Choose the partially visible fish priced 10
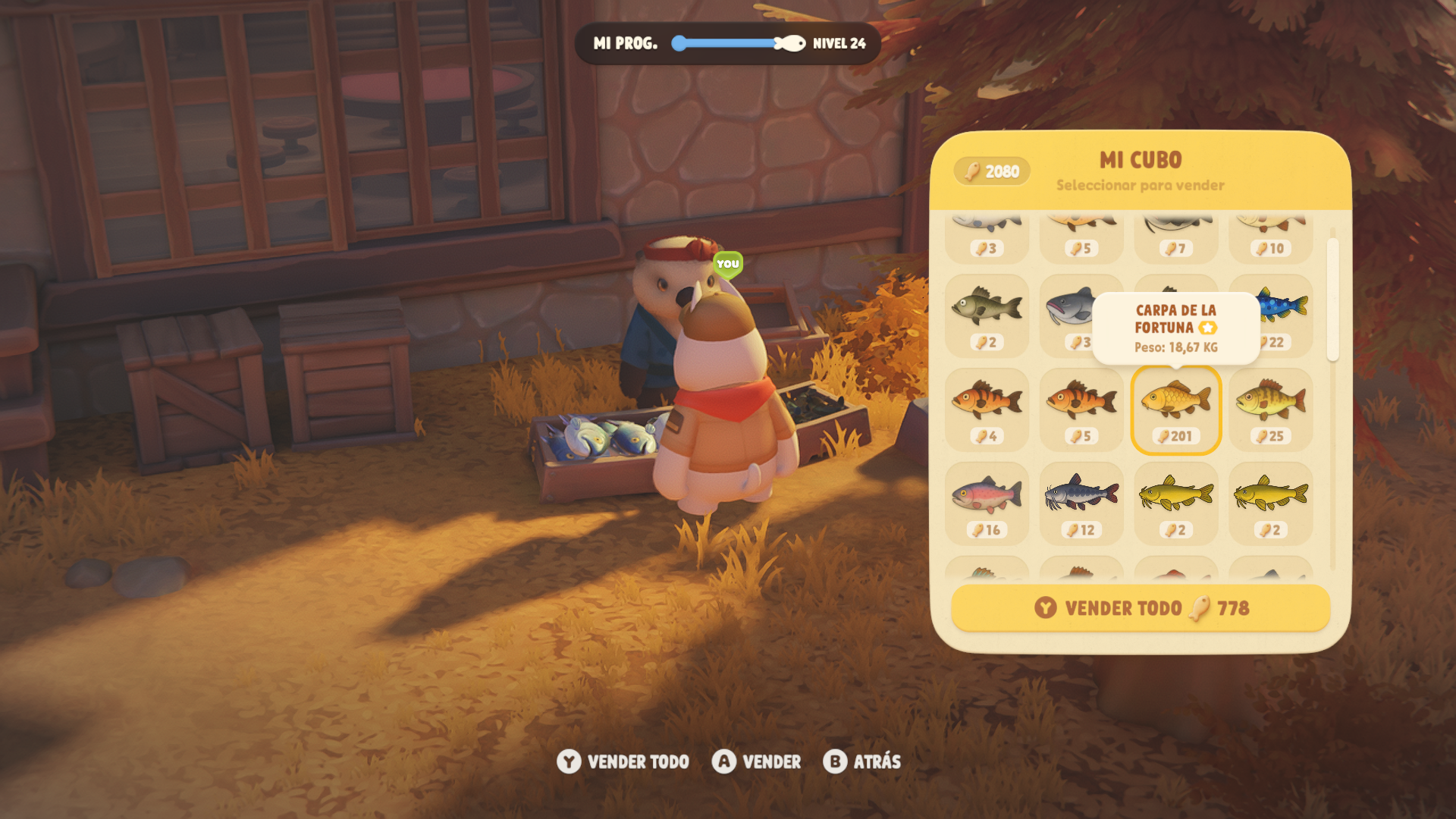 (1271, 237)
